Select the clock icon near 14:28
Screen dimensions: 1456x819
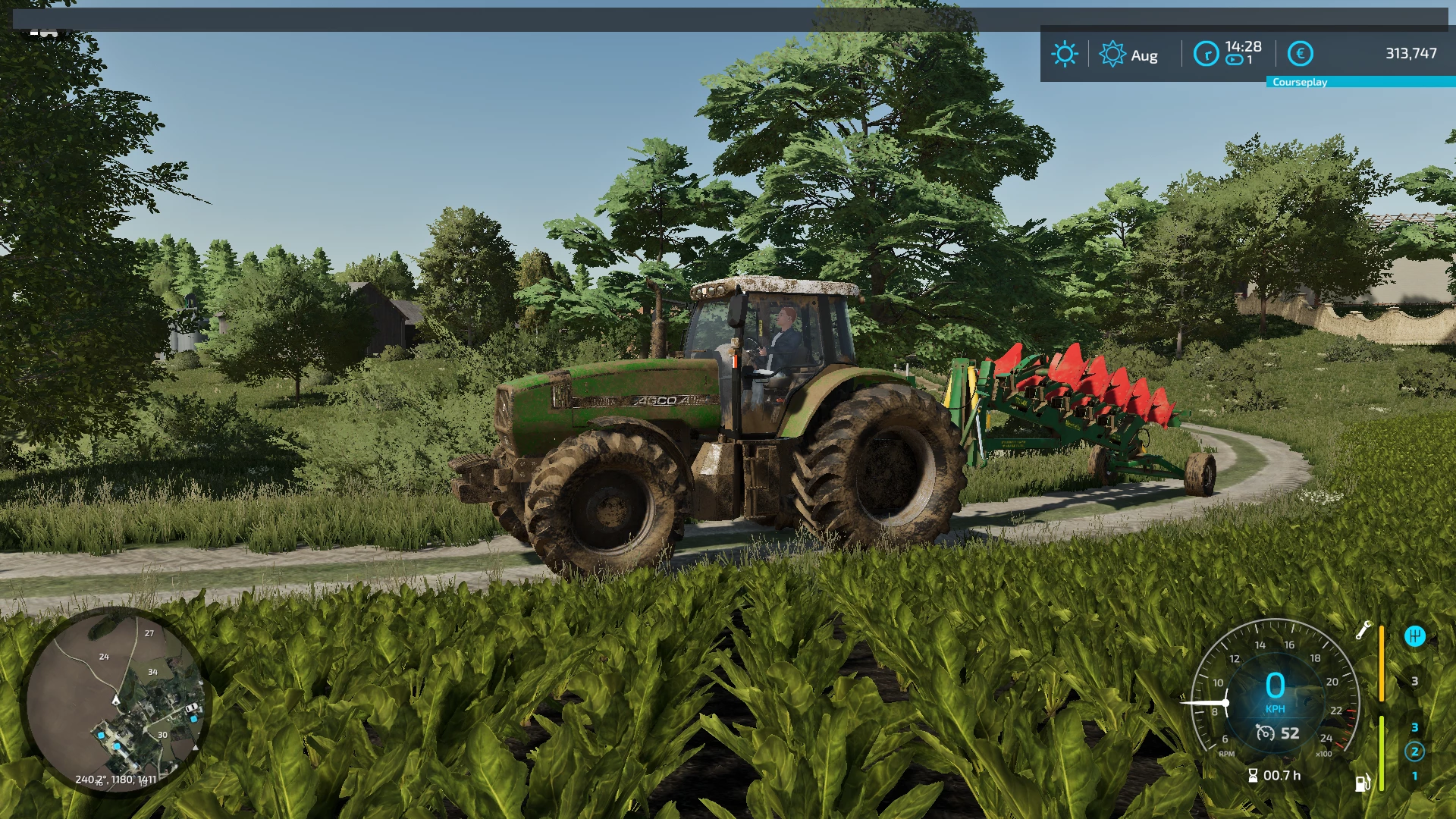tap(1207, 54)
